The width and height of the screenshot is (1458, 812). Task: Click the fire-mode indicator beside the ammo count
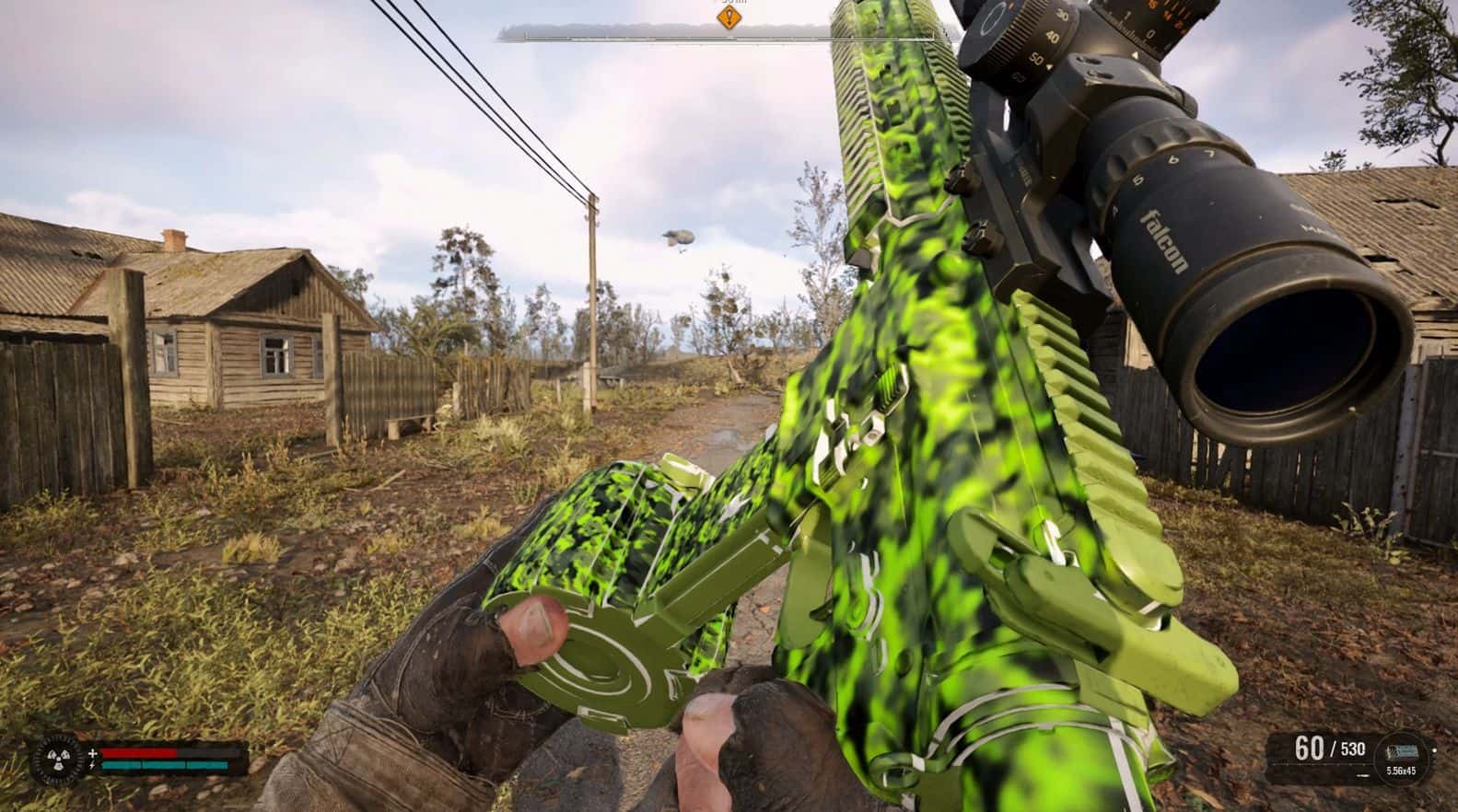(1363, 775)
